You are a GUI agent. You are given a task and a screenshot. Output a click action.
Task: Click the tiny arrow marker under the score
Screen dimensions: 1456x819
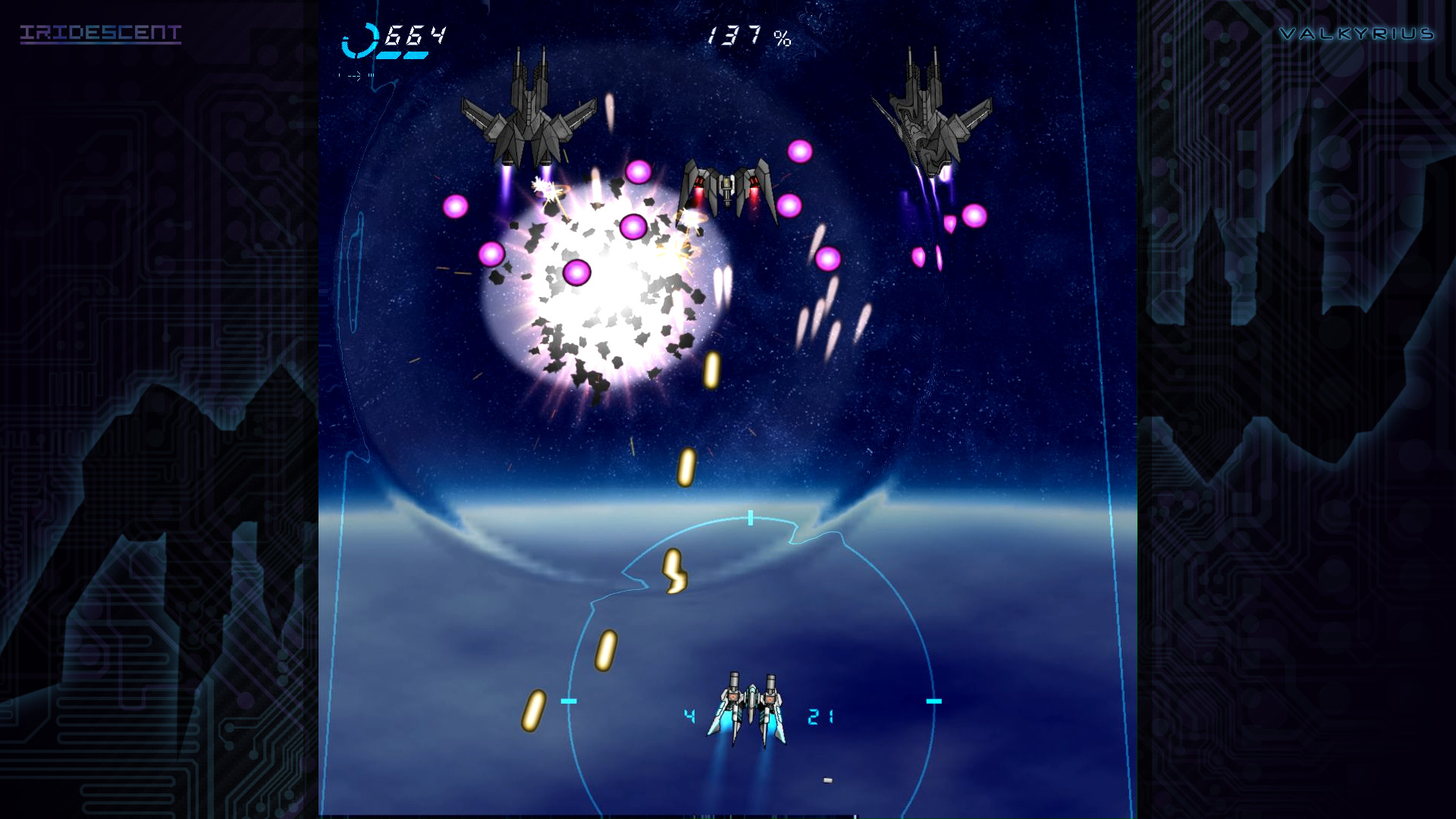355,75
